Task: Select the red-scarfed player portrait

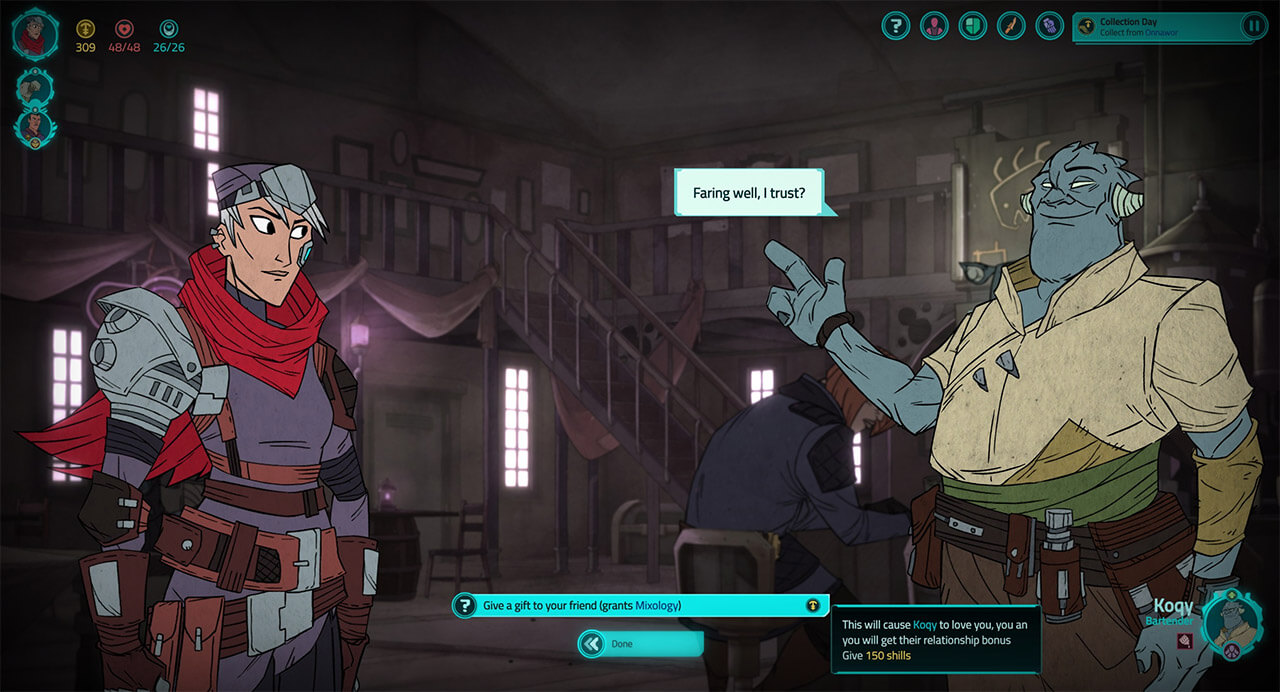Action: pos(35,34)
